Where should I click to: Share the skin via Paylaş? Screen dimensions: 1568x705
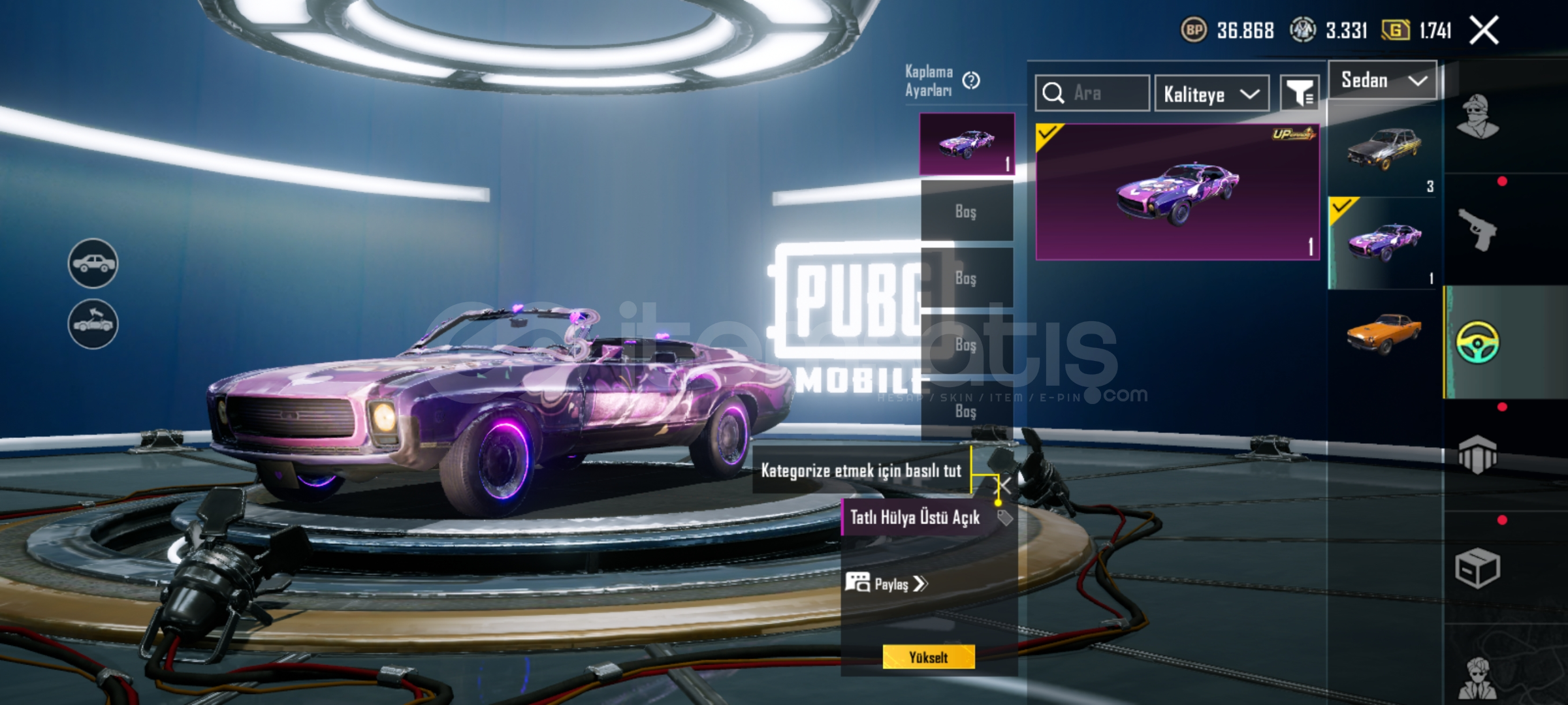pos(886,583)
